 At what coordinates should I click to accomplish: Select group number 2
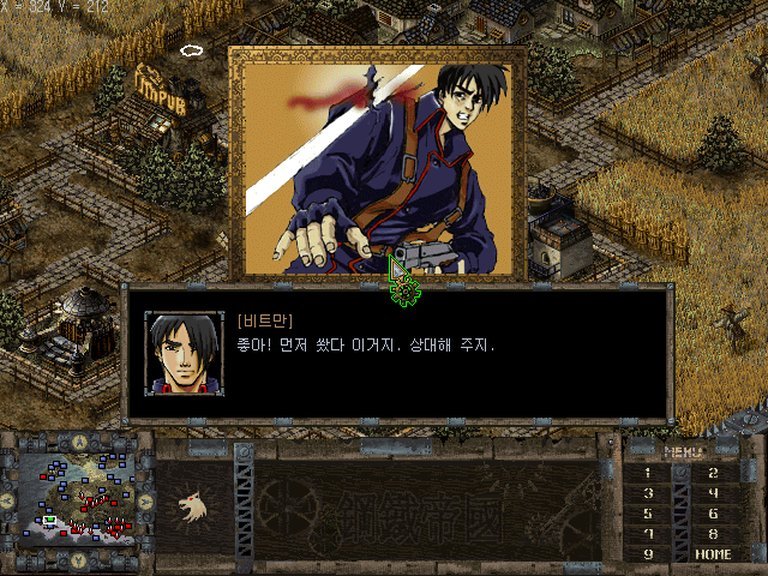coord(713,473)
